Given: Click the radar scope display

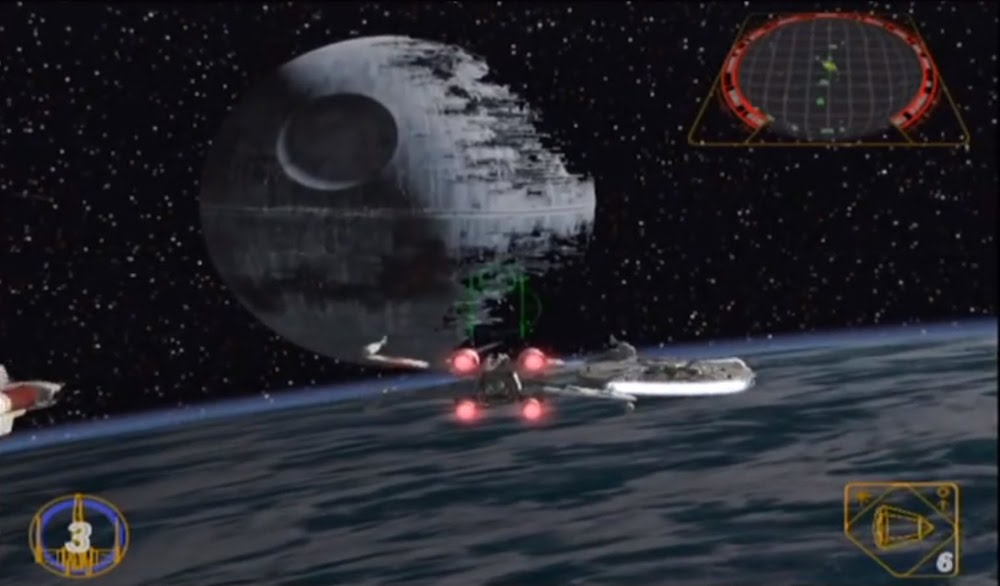Looking at the screenshot, I should [828, 78].
